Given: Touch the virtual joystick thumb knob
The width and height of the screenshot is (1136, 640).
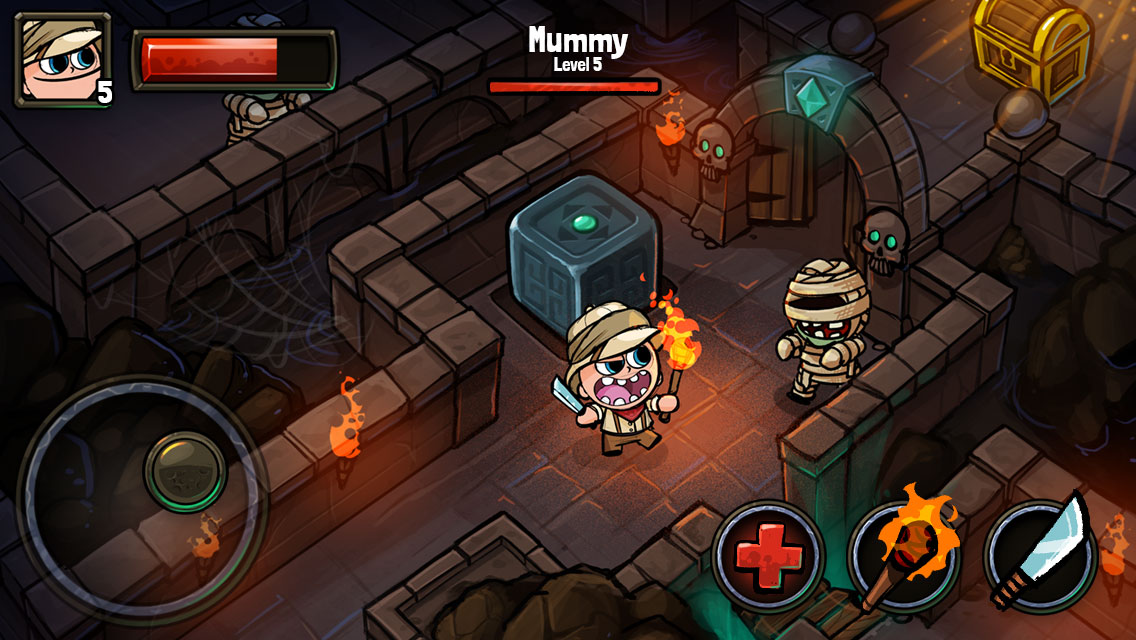Looking at the screenshot, I should tap(185, 472).
